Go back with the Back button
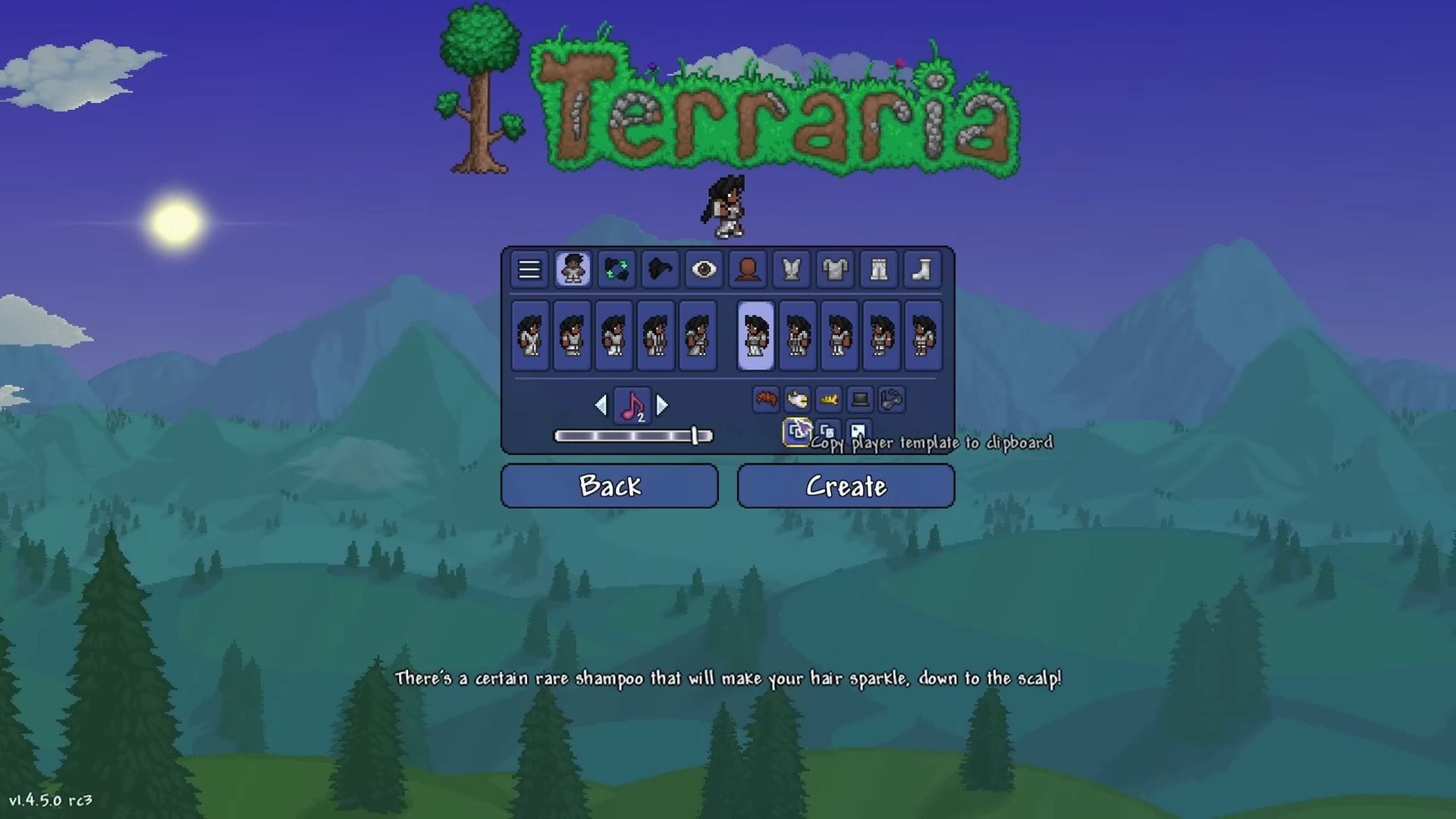Screen dimensions: 1456x819 (609, 485)
